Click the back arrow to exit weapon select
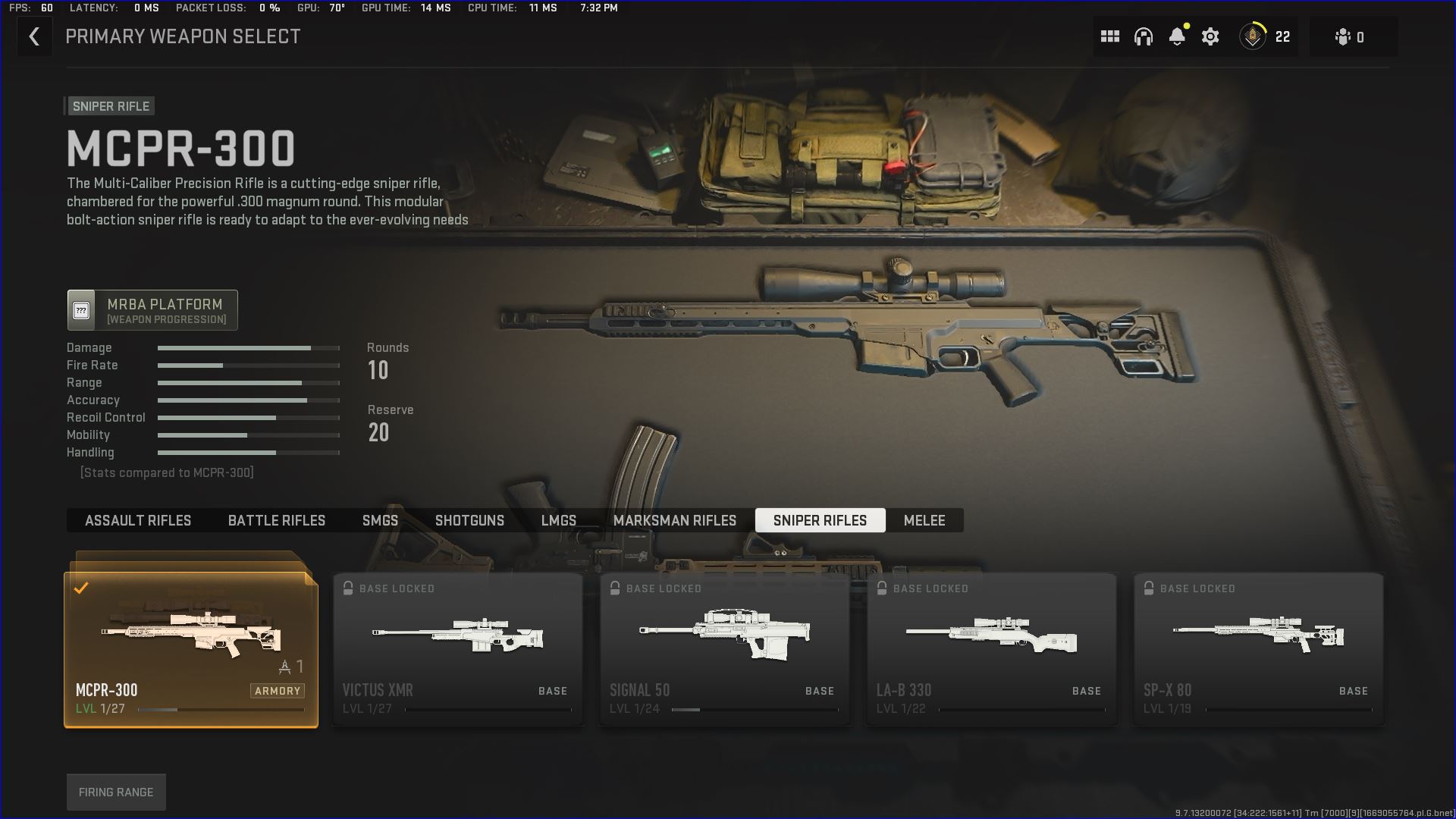This screenshot has width=1456, height=819. pos(34,36)
